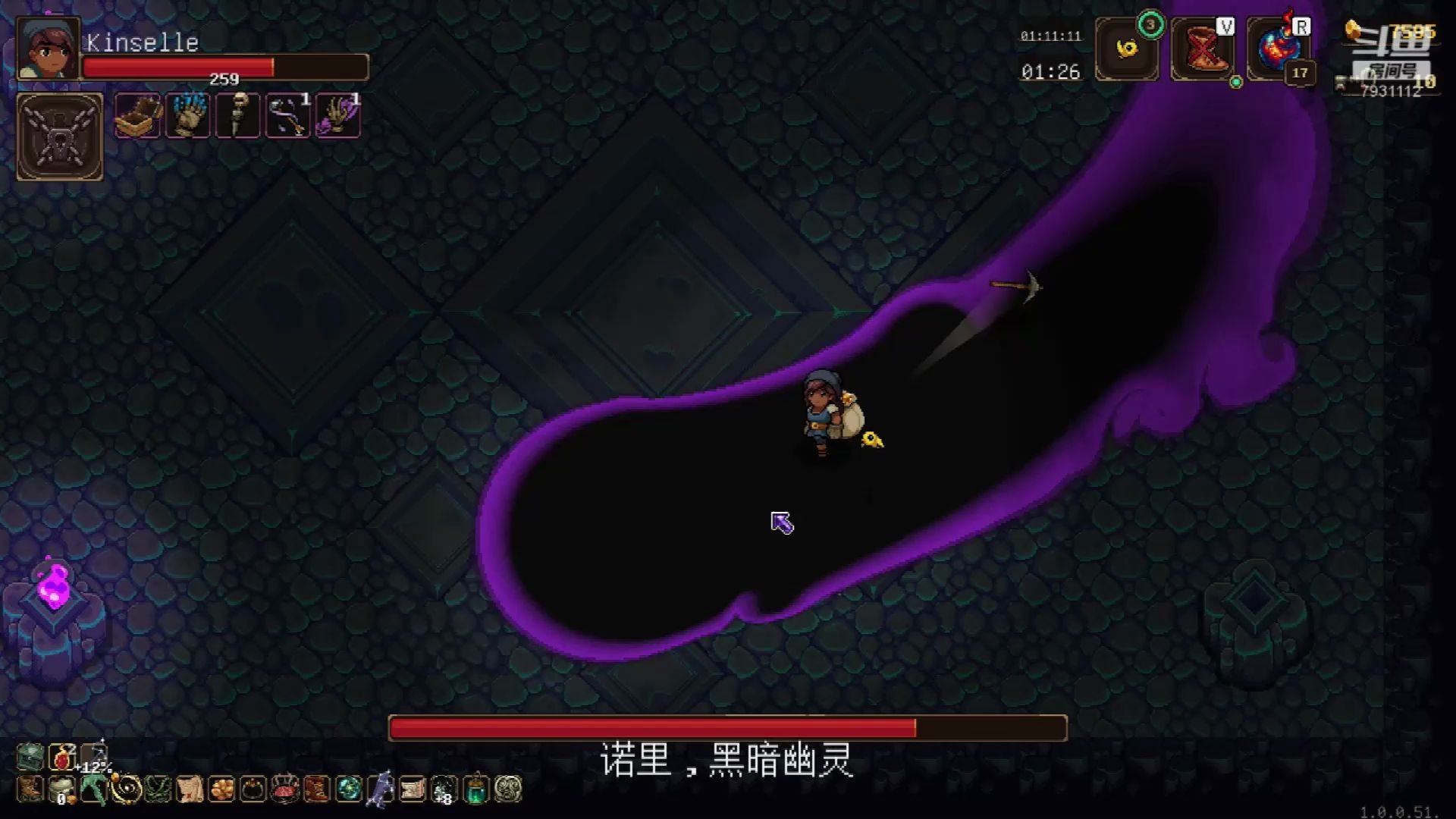Click the open treasure chest relic icon

pyautogui.click(x=136, y=116)
